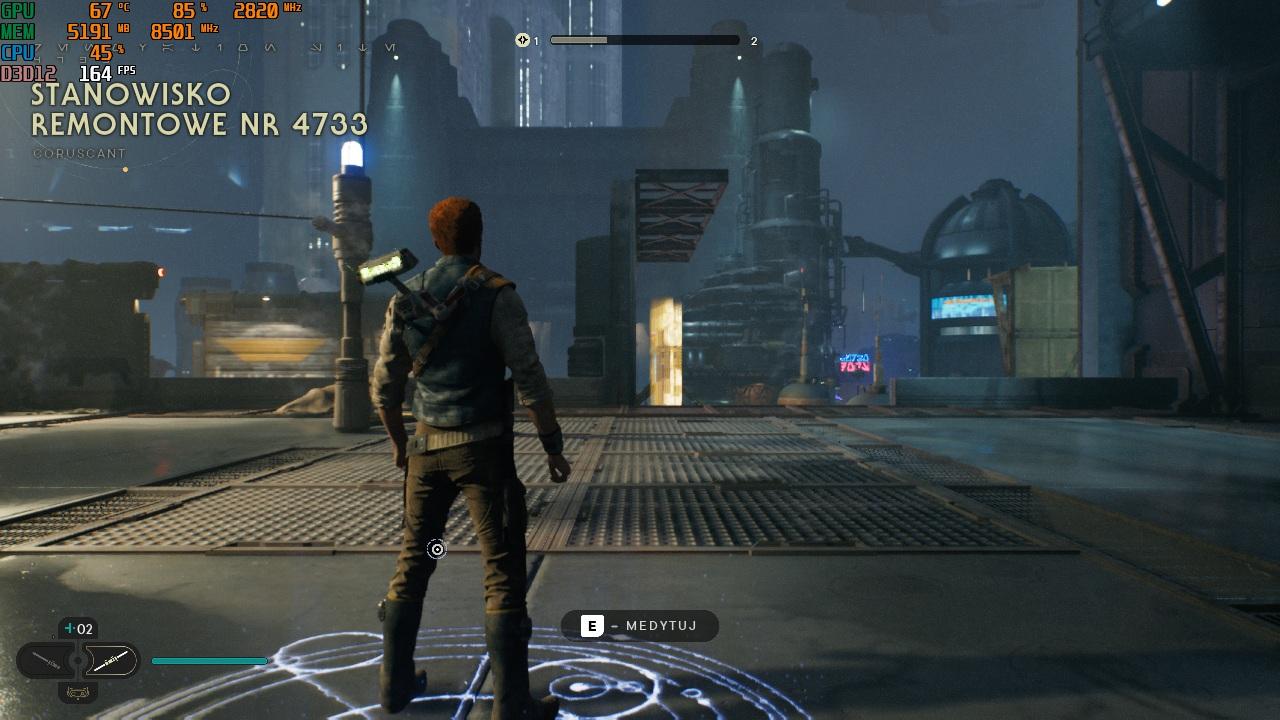Select the highlighted right lightsaber stance slot

point(110,660)
